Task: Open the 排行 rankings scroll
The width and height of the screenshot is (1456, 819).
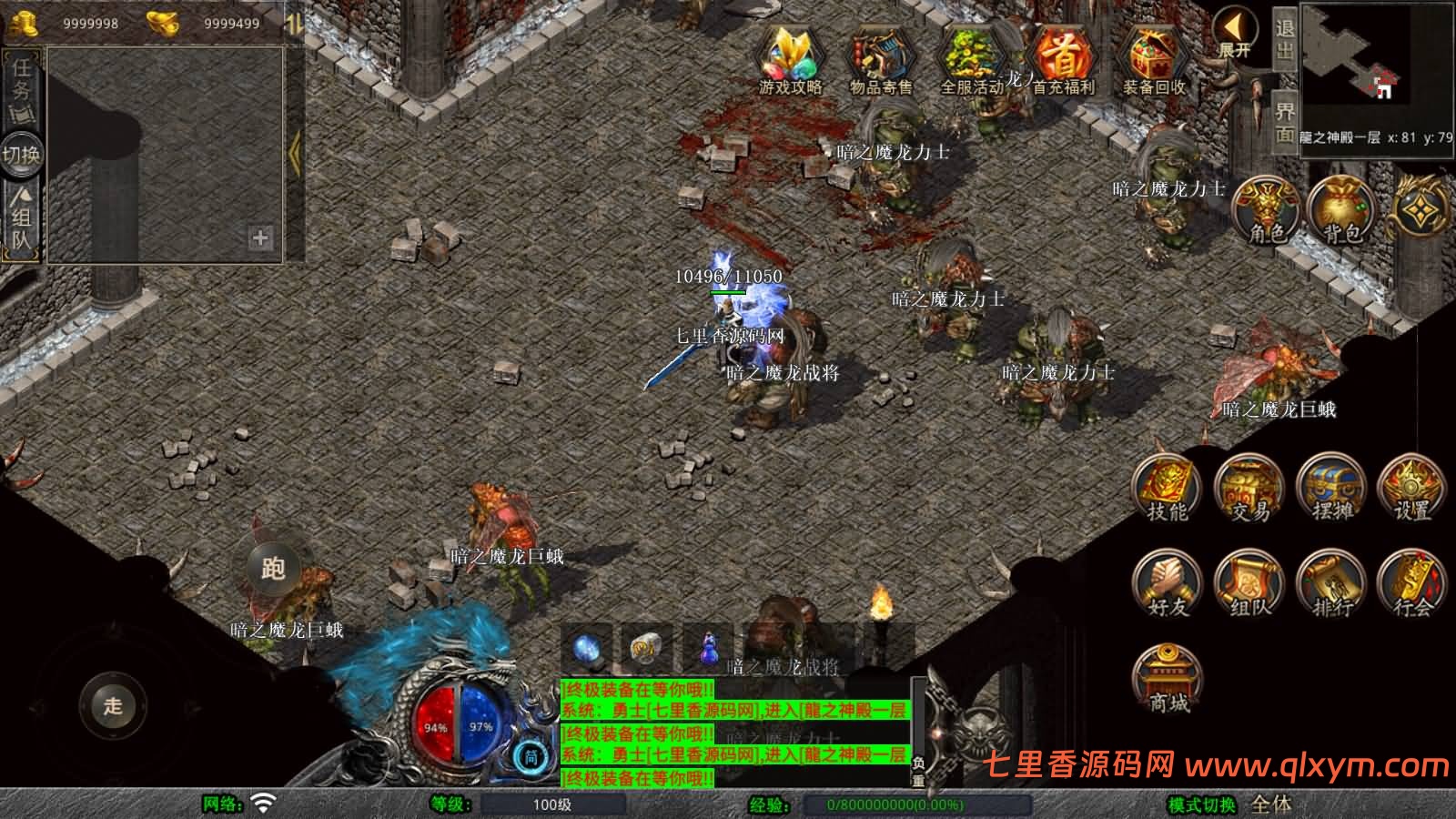Action: 1331,582
